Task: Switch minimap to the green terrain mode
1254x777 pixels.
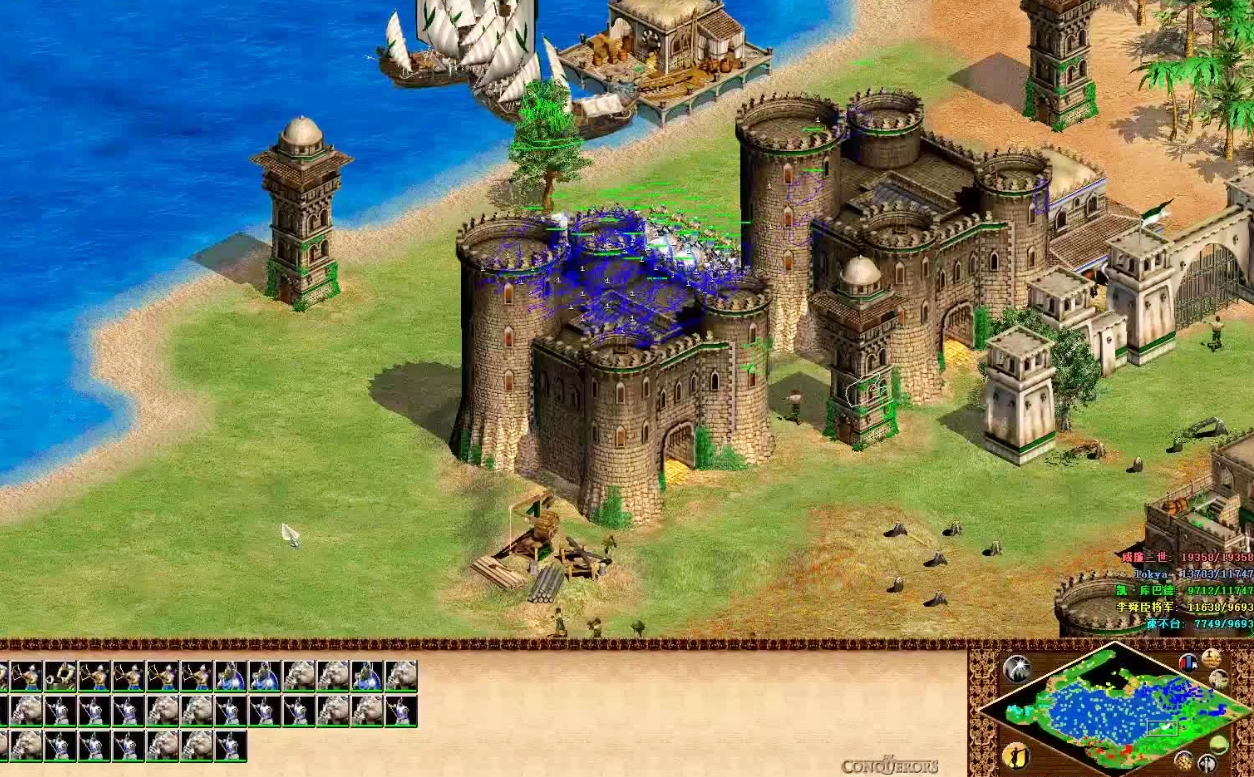Action: (1219, 745)
